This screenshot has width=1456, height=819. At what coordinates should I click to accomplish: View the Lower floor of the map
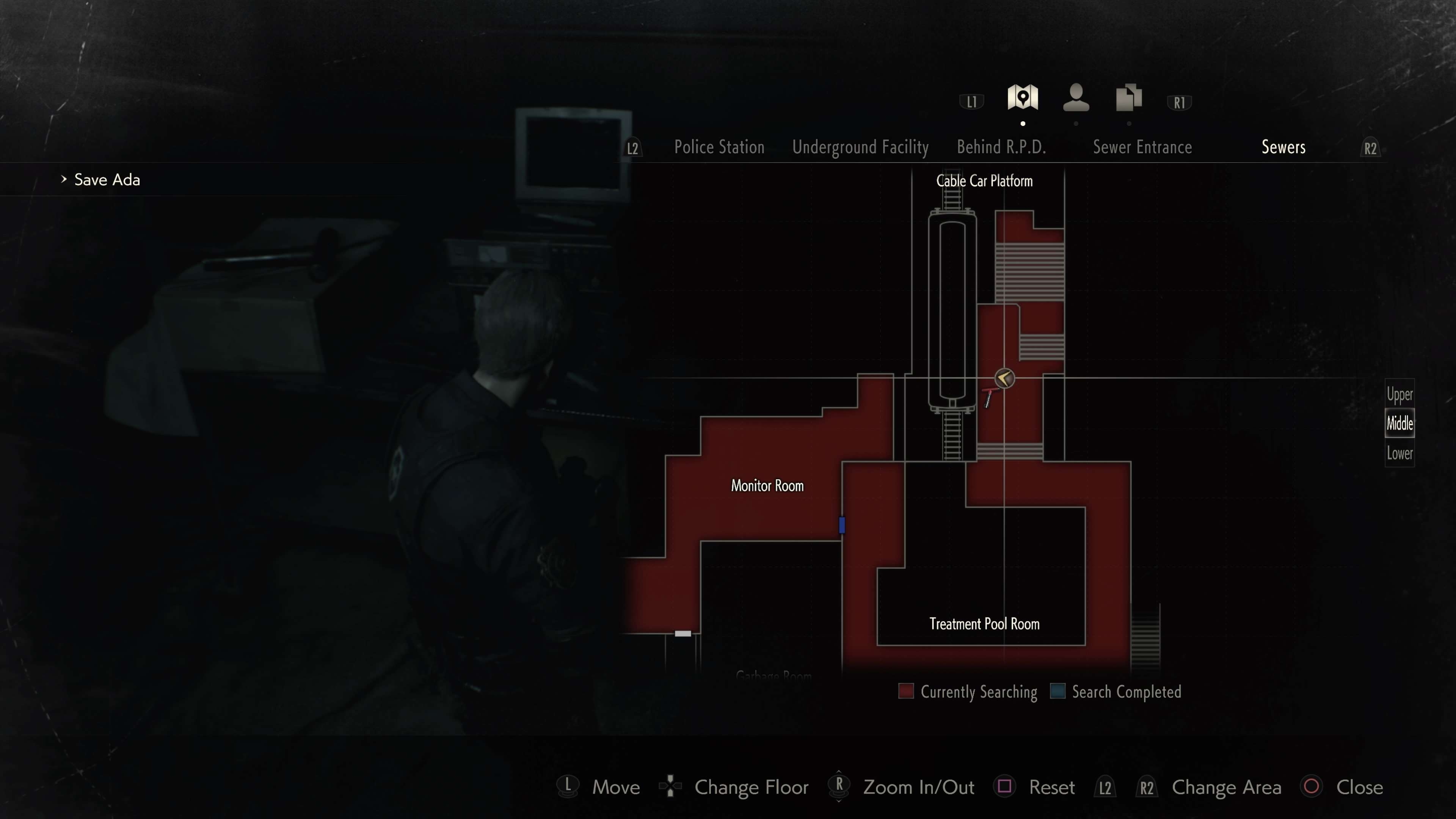[1400, 453]
